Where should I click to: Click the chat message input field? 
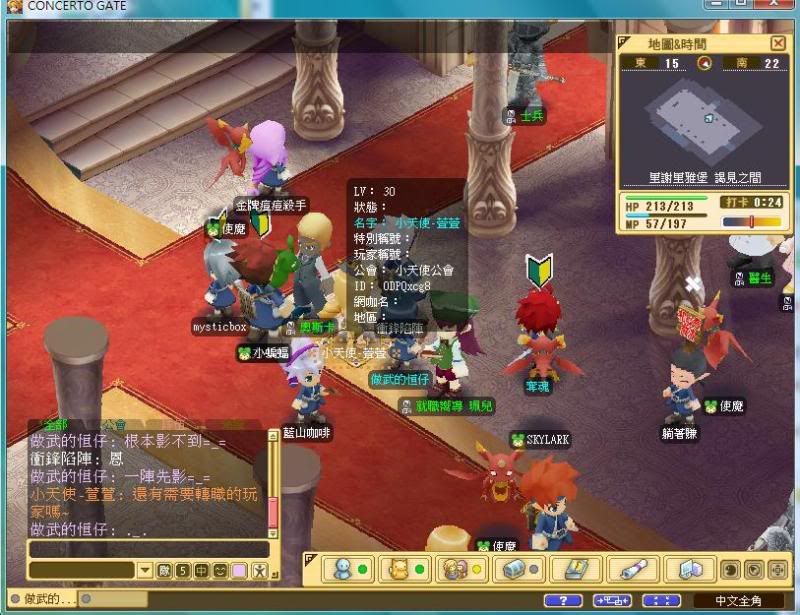click(x=148, y=550)
